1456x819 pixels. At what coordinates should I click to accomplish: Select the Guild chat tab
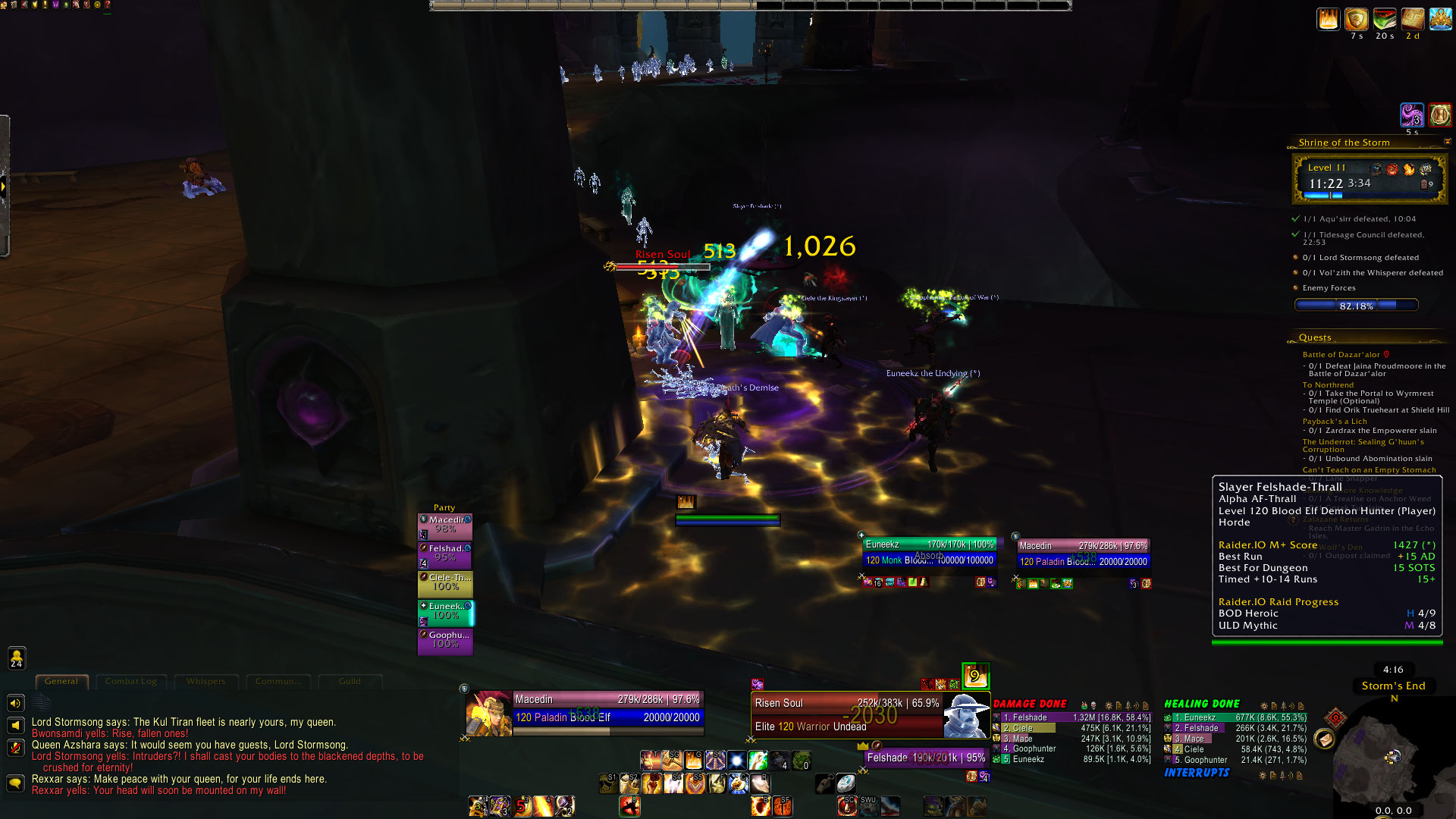(350, 681)
